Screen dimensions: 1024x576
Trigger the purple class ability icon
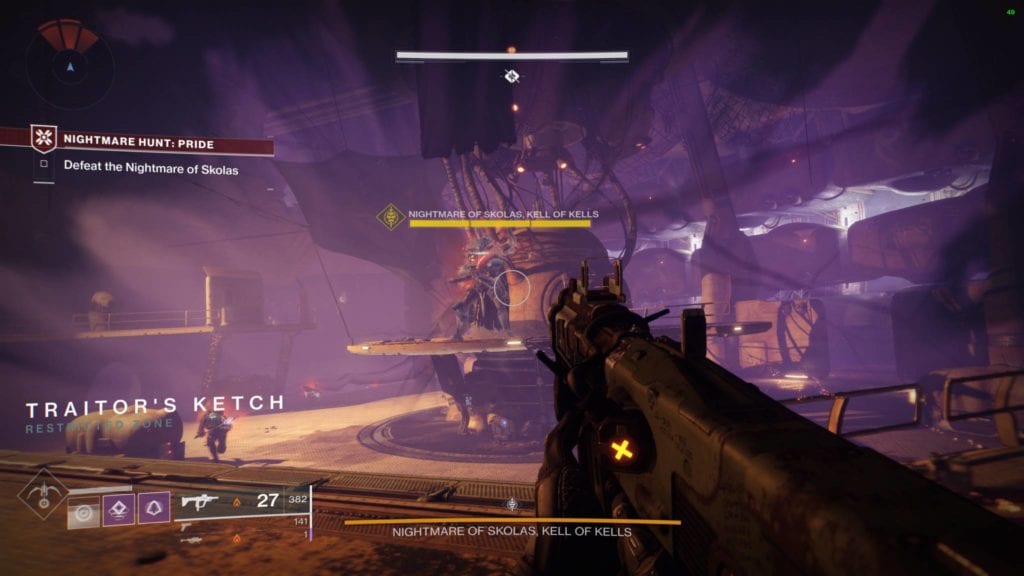tap(153, 510)
